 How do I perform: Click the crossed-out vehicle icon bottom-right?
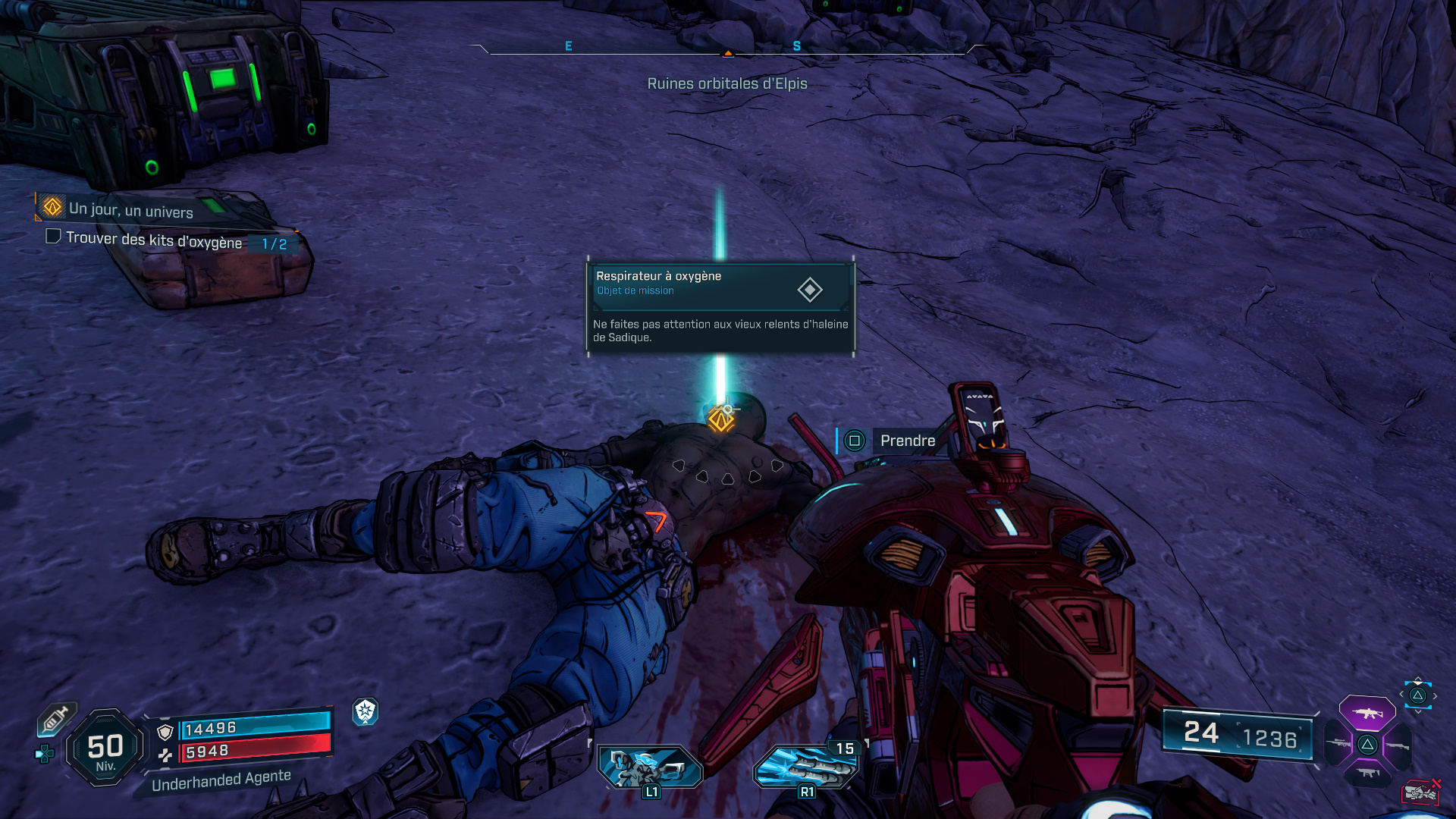point(1422,792)
